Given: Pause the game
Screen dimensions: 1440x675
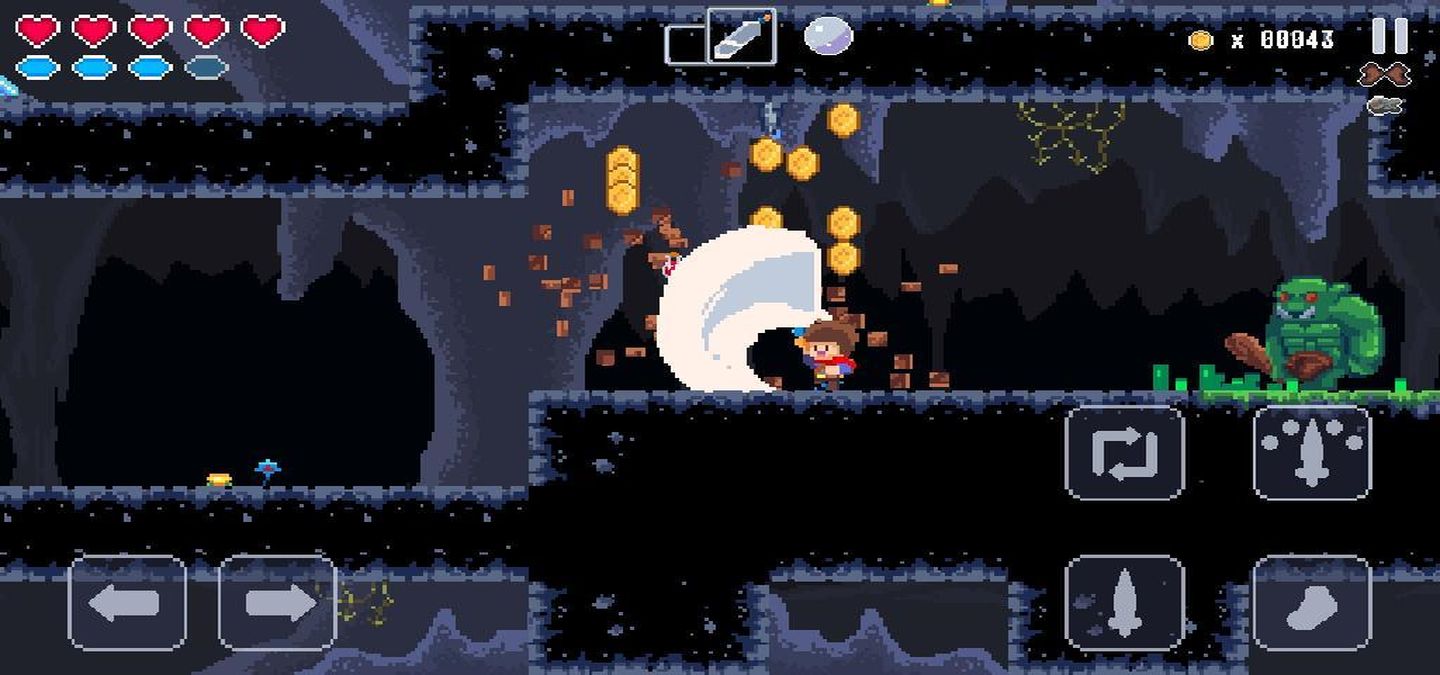Looking at the screenshot, I should 1389,37.
